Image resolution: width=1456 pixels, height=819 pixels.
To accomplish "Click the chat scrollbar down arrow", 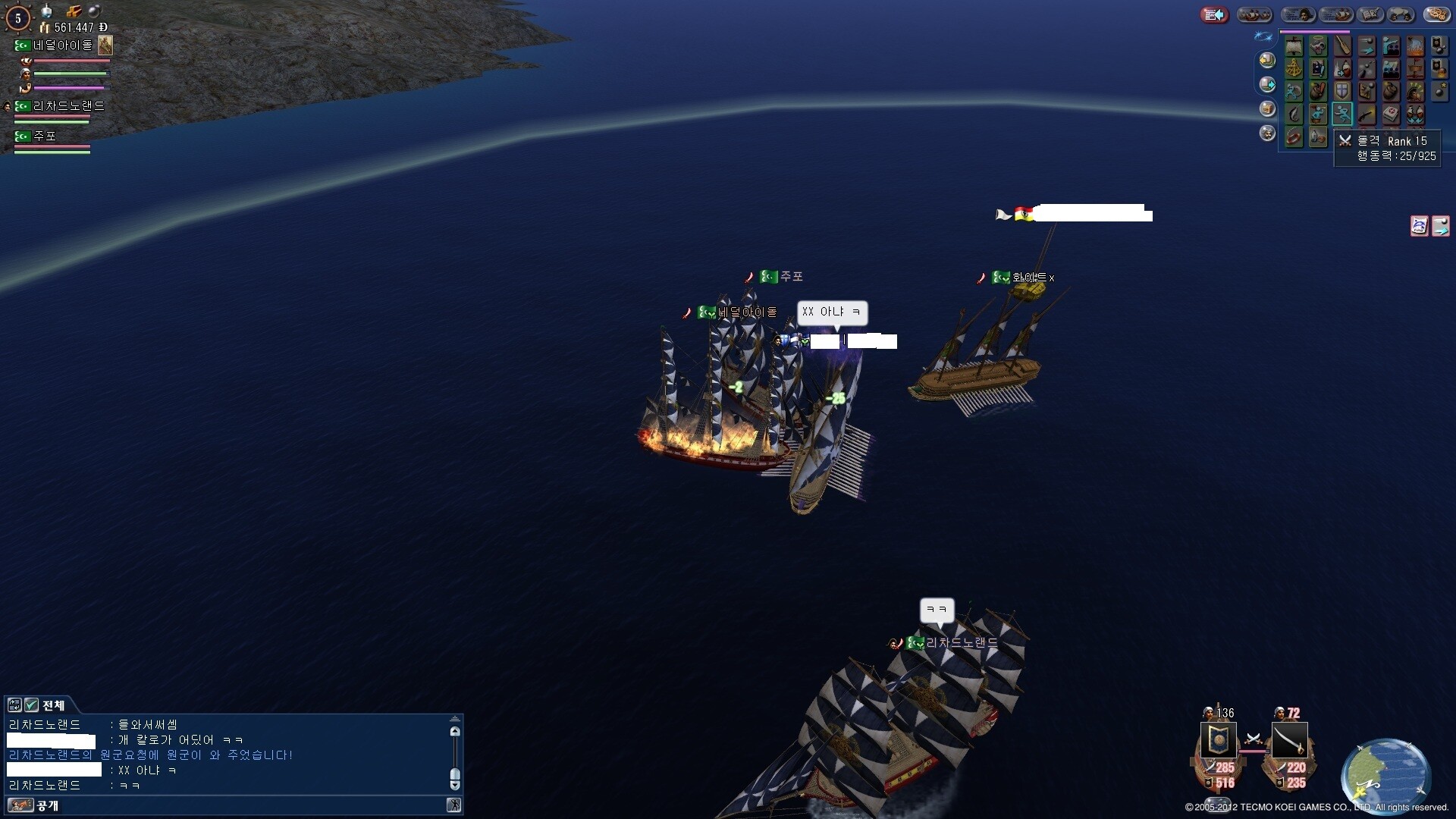I will [x=455, y=786].
